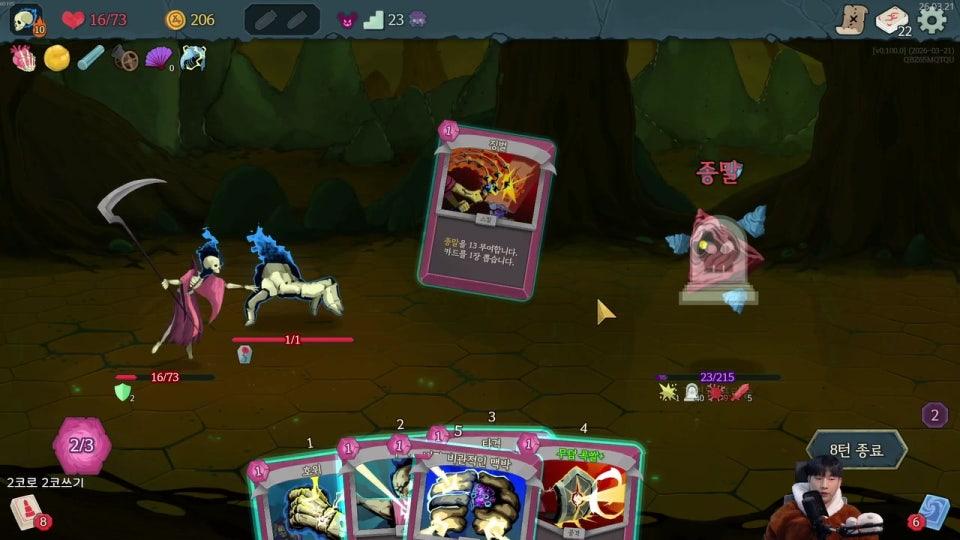This screenshot has height=540, width=960.
Task: Inspect the purple fan relic
Action: [159, 58]
